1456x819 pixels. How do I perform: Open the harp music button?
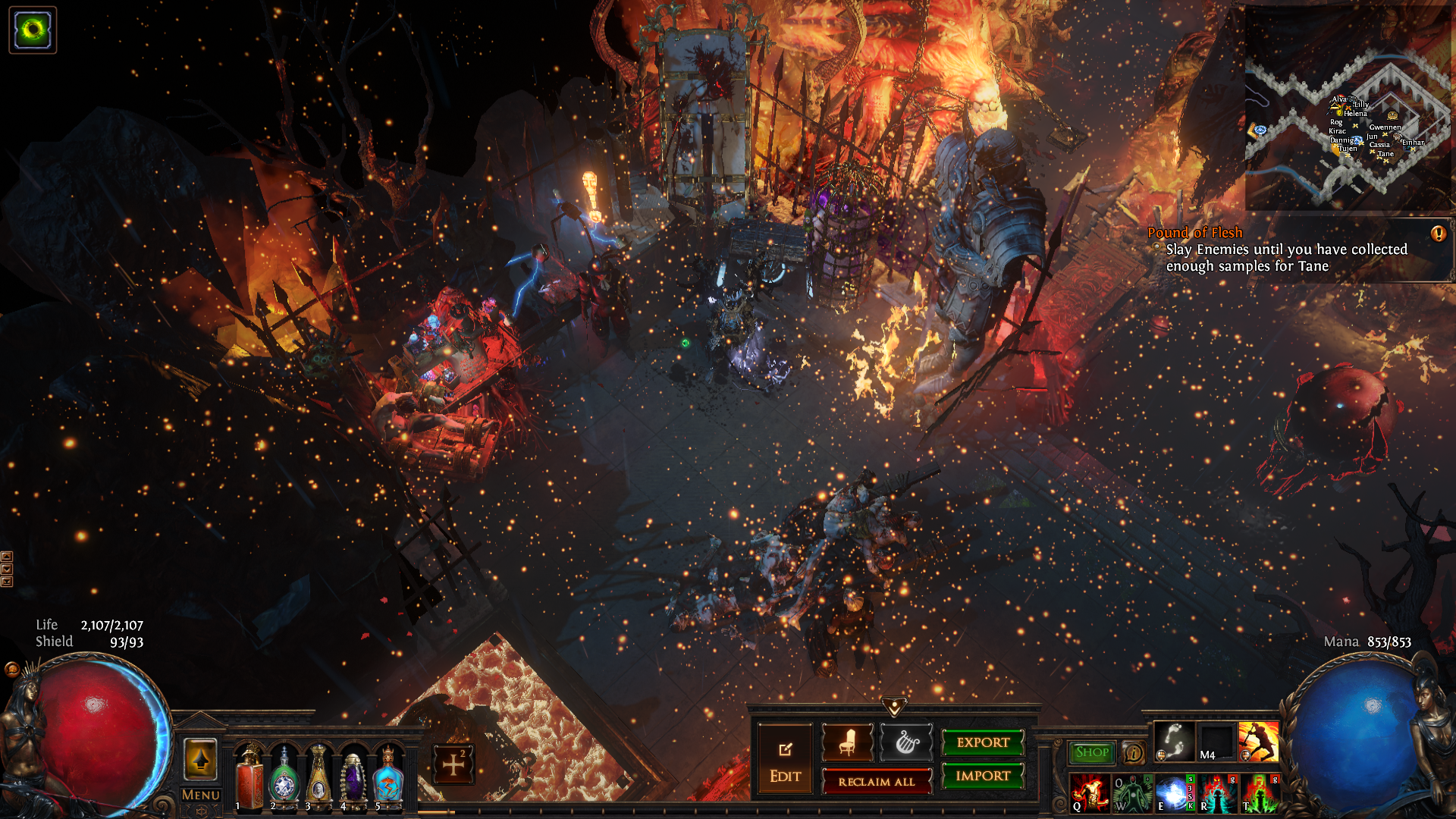tap(905, 742)
